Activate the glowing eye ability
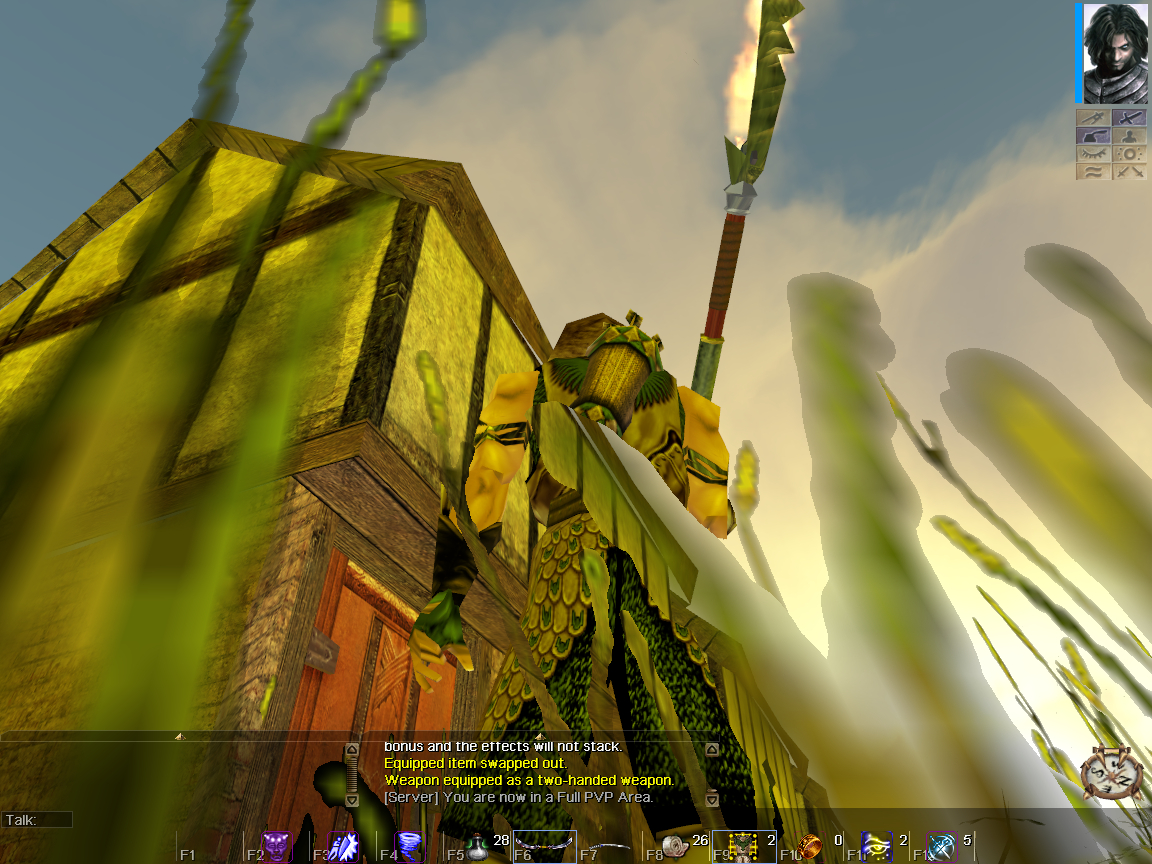The height and width of the screenshot is (864, 1152). click(x=877, y=846)
